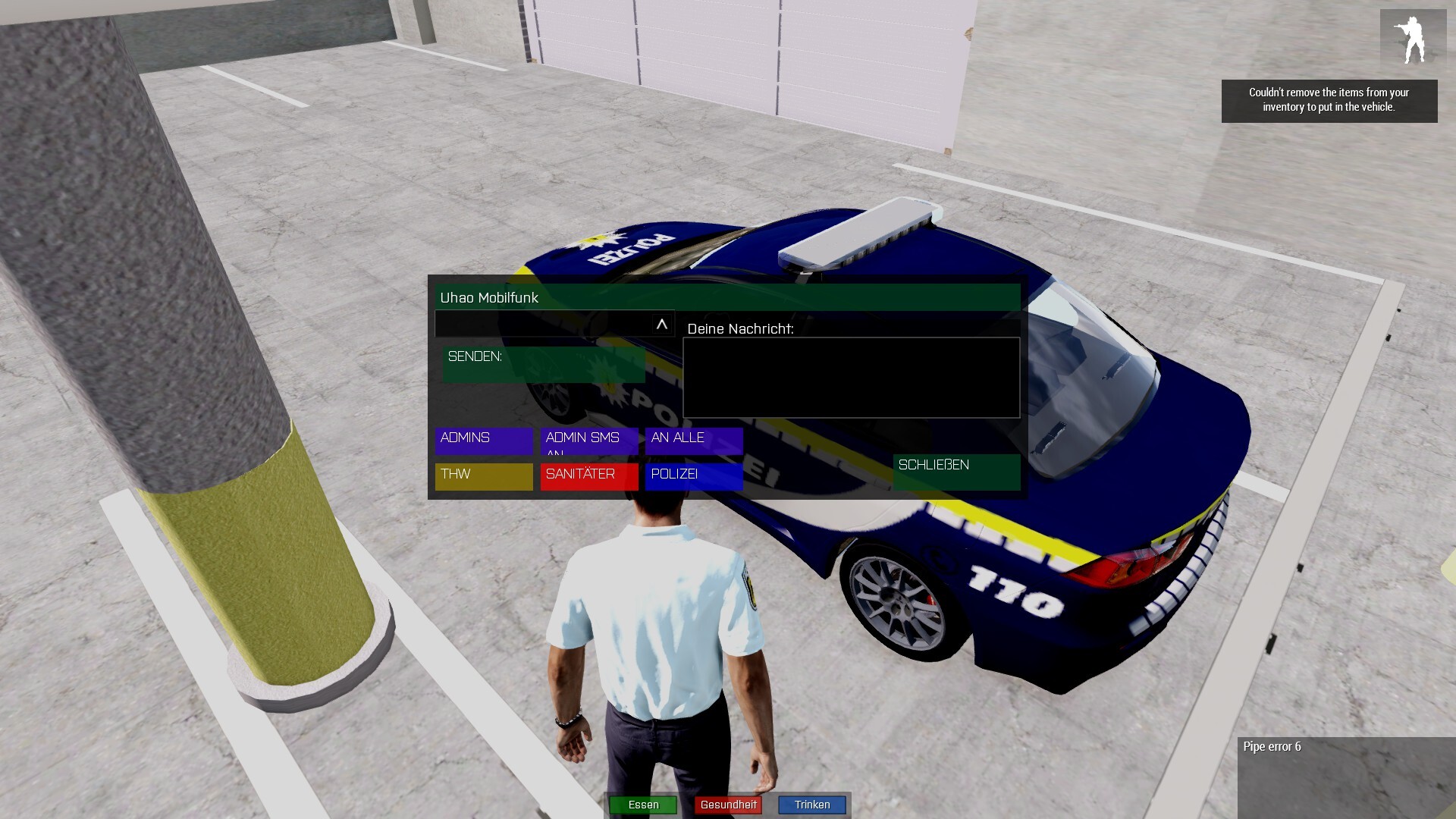The height and width of the screenshot is (819, 1456).
Task: Send message to ADMINS
Action: pyautogui.click(x=484, y=441)
